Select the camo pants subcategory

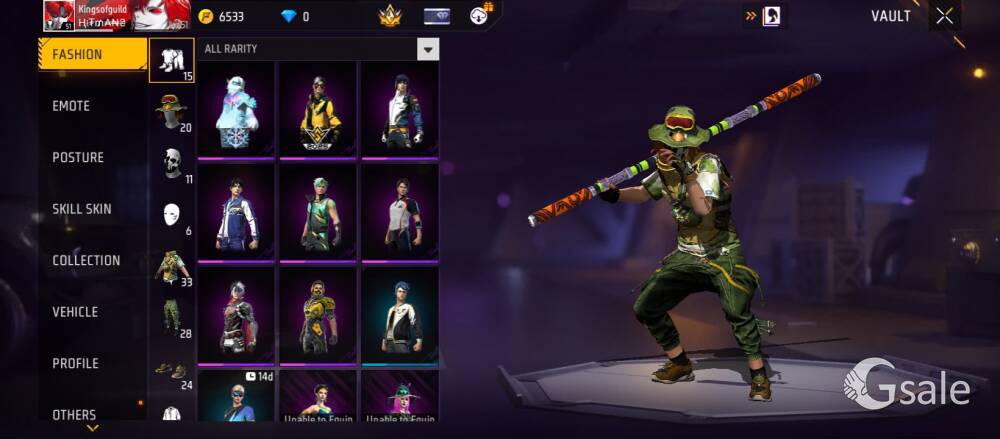[172, 318]
